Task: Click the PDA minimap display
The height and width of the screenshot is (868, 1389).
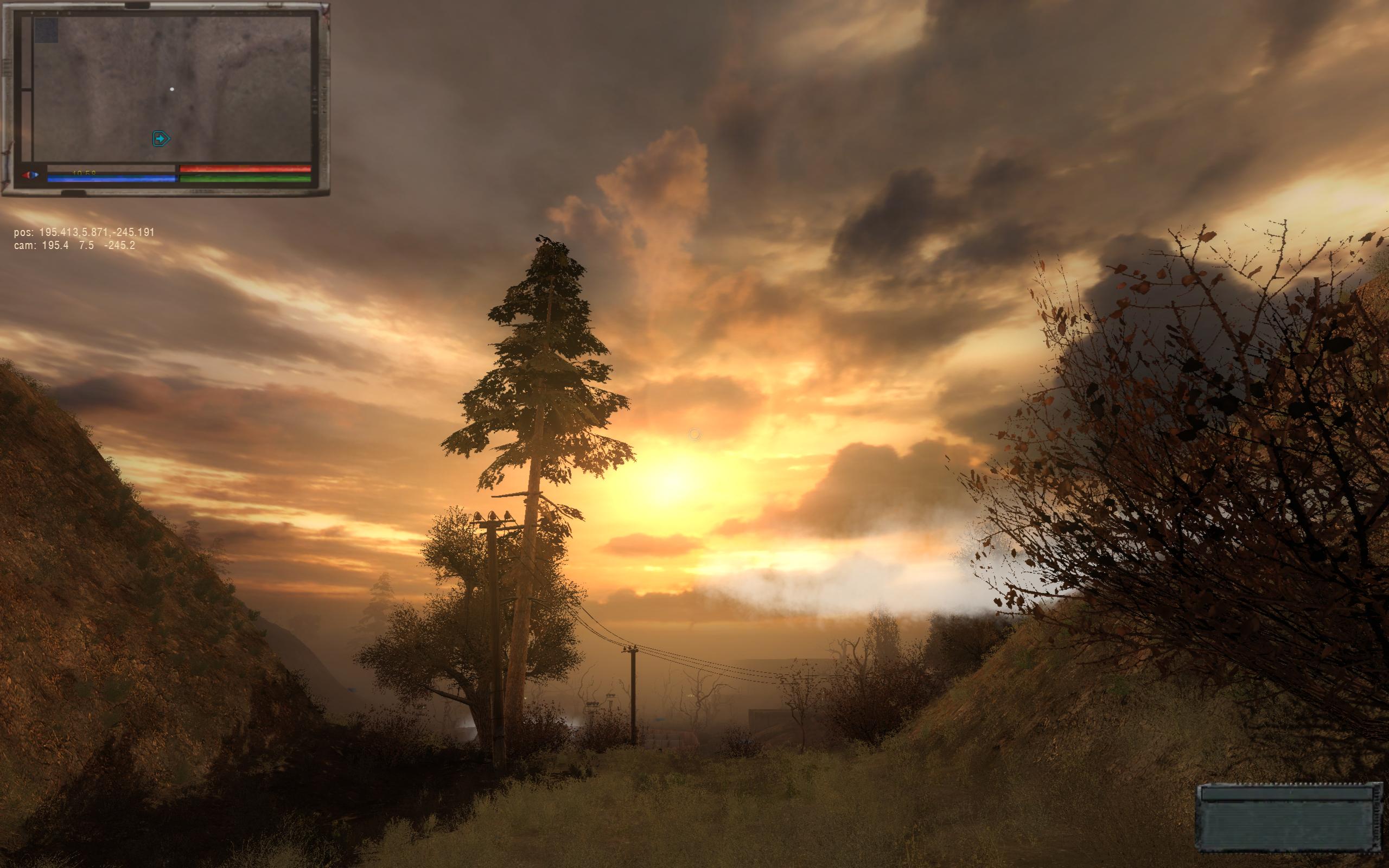Action: click(172, 89)
